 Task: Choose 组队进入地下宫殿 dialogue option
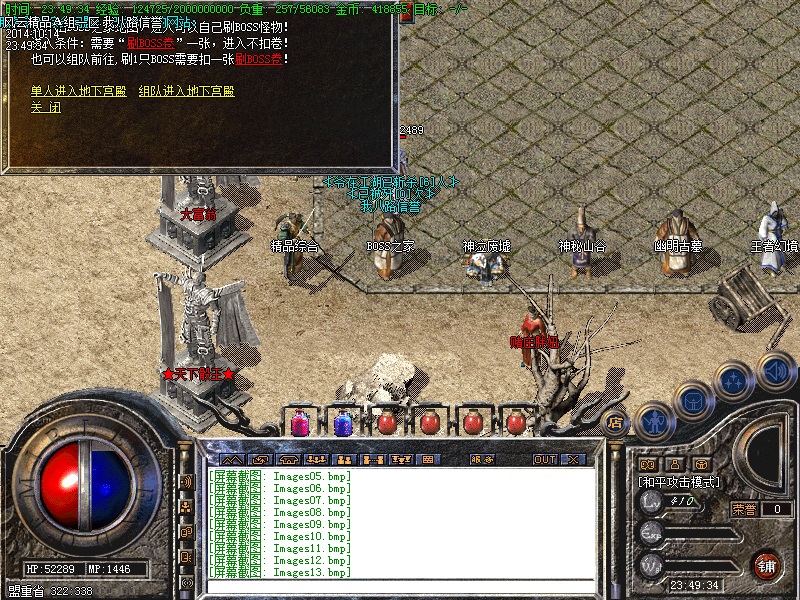[x=186, y=91]
